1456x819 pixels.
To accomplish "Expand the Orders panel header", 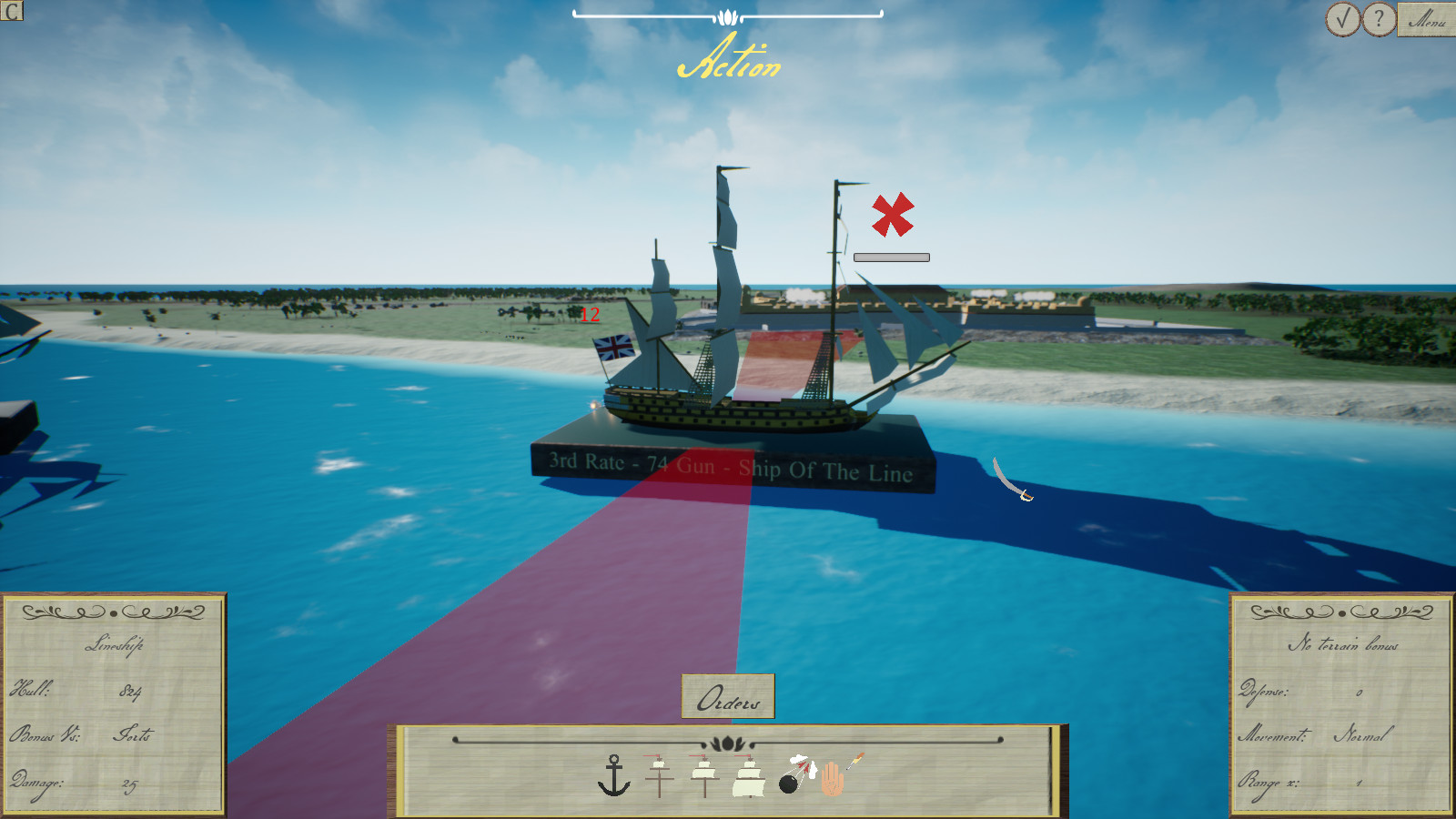I will coord(725,696).
